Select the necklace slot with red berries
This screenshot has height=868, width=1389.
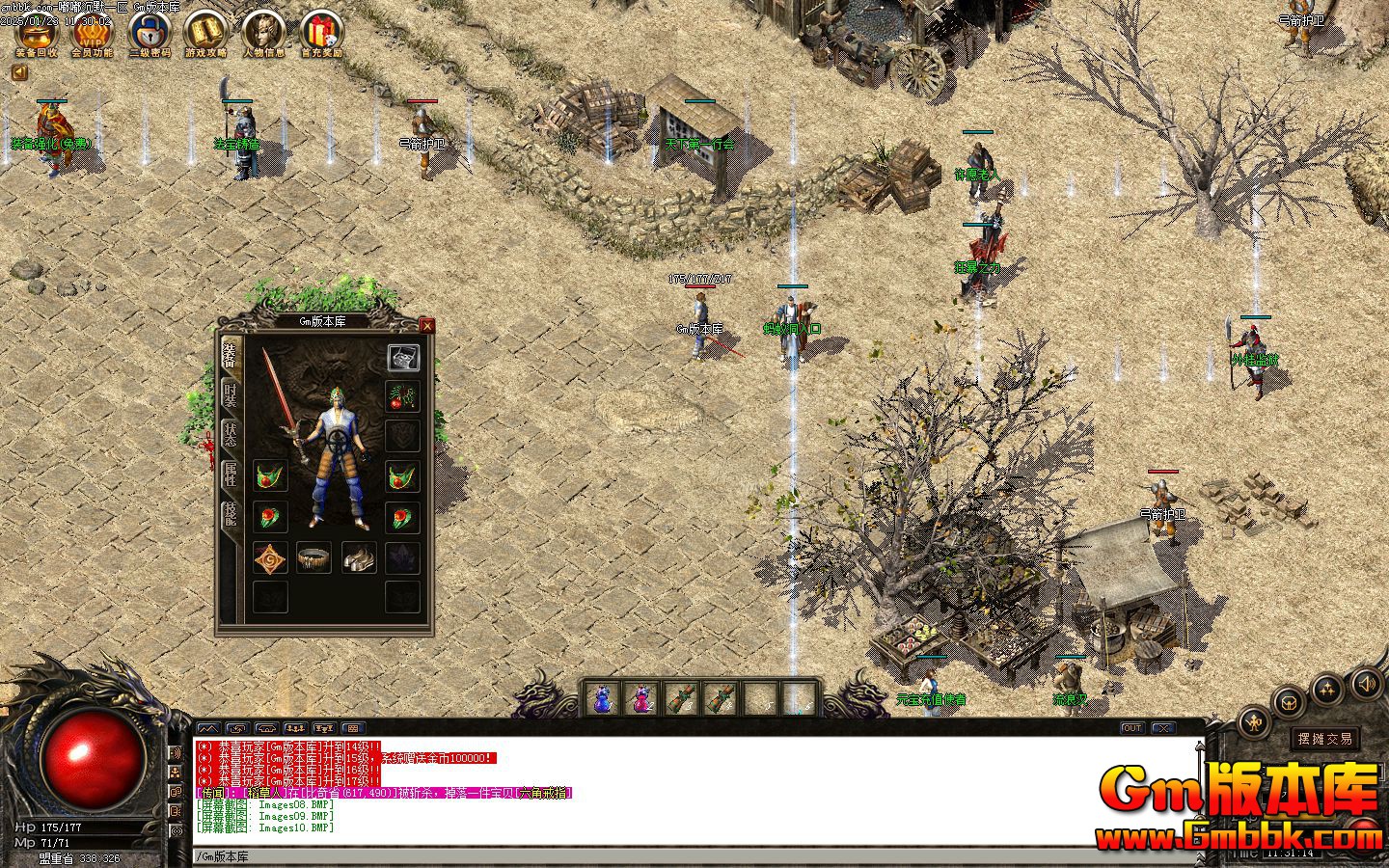tap(402, 396)
